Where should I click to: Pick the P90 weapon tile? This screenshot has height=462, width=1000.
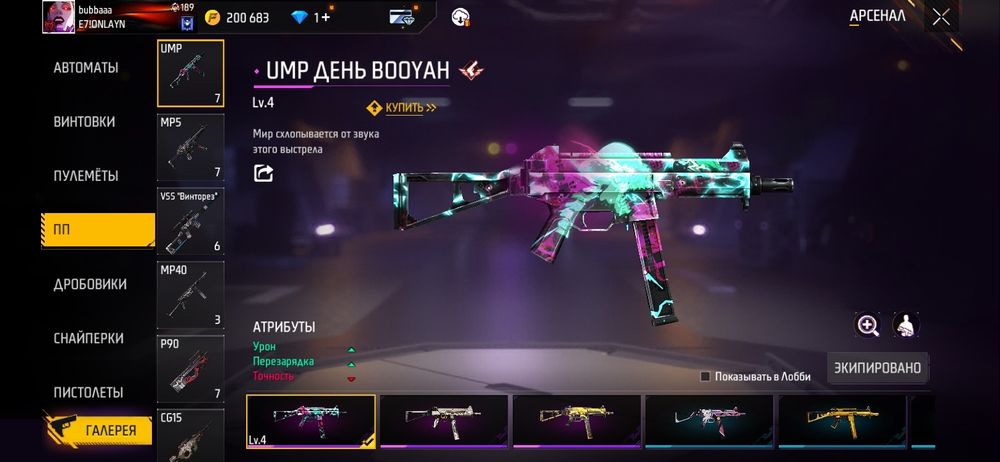point(191,367)
